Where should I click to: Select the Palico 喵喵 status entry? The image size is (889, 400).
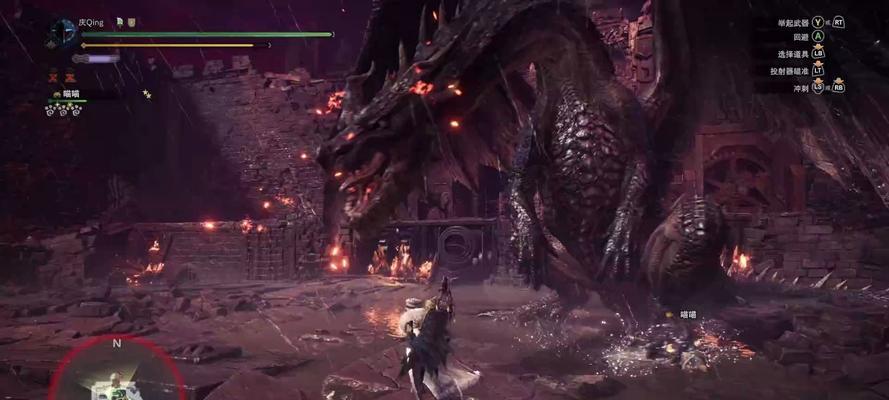pyautogui.click(x=70, y=94)
